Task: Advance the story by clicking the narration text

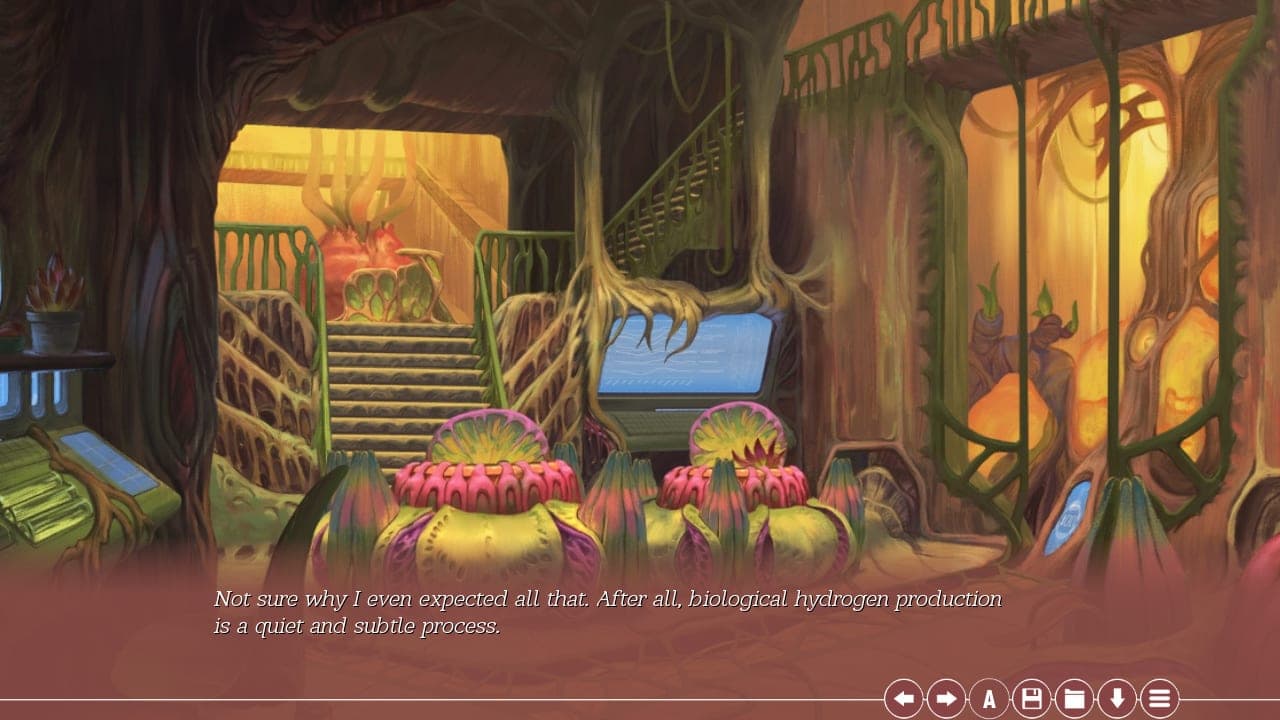Action: point(600,610)
